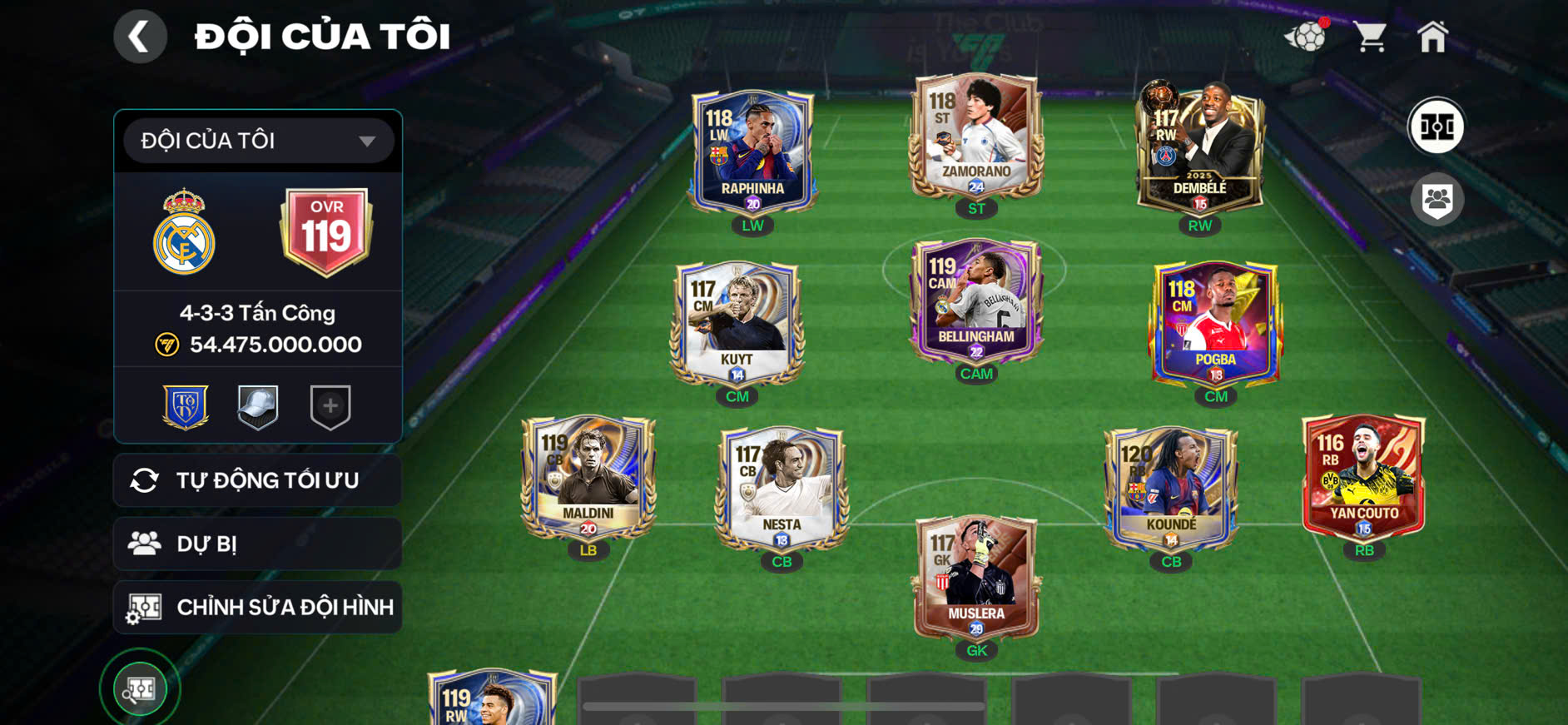The image size is (1568, 725).
Task: Open the squad players icon below formation icon
Action: pyautogui.click(x=1439, y=197)
